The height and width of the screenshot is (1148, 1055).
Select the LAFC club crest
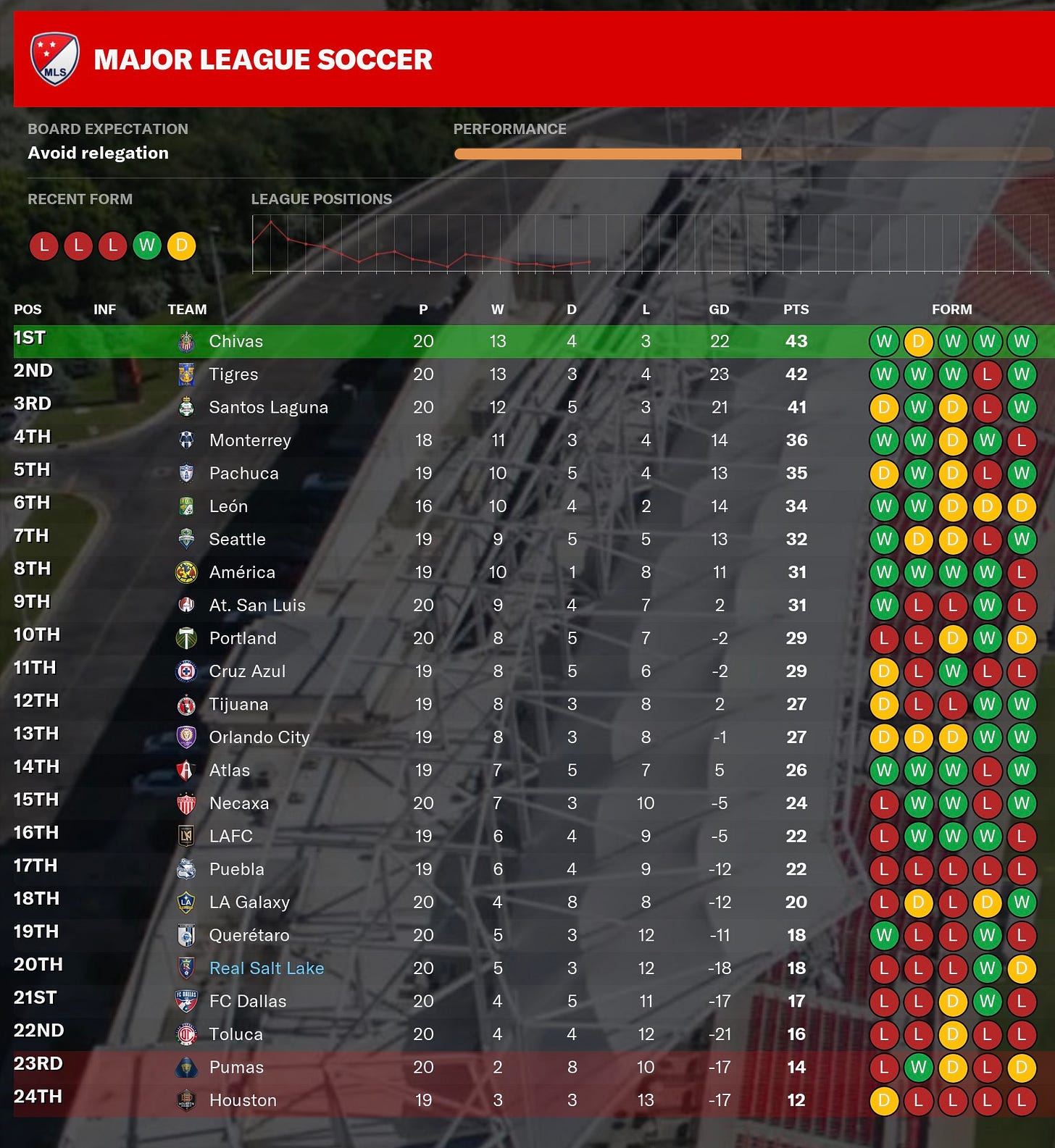186,836
